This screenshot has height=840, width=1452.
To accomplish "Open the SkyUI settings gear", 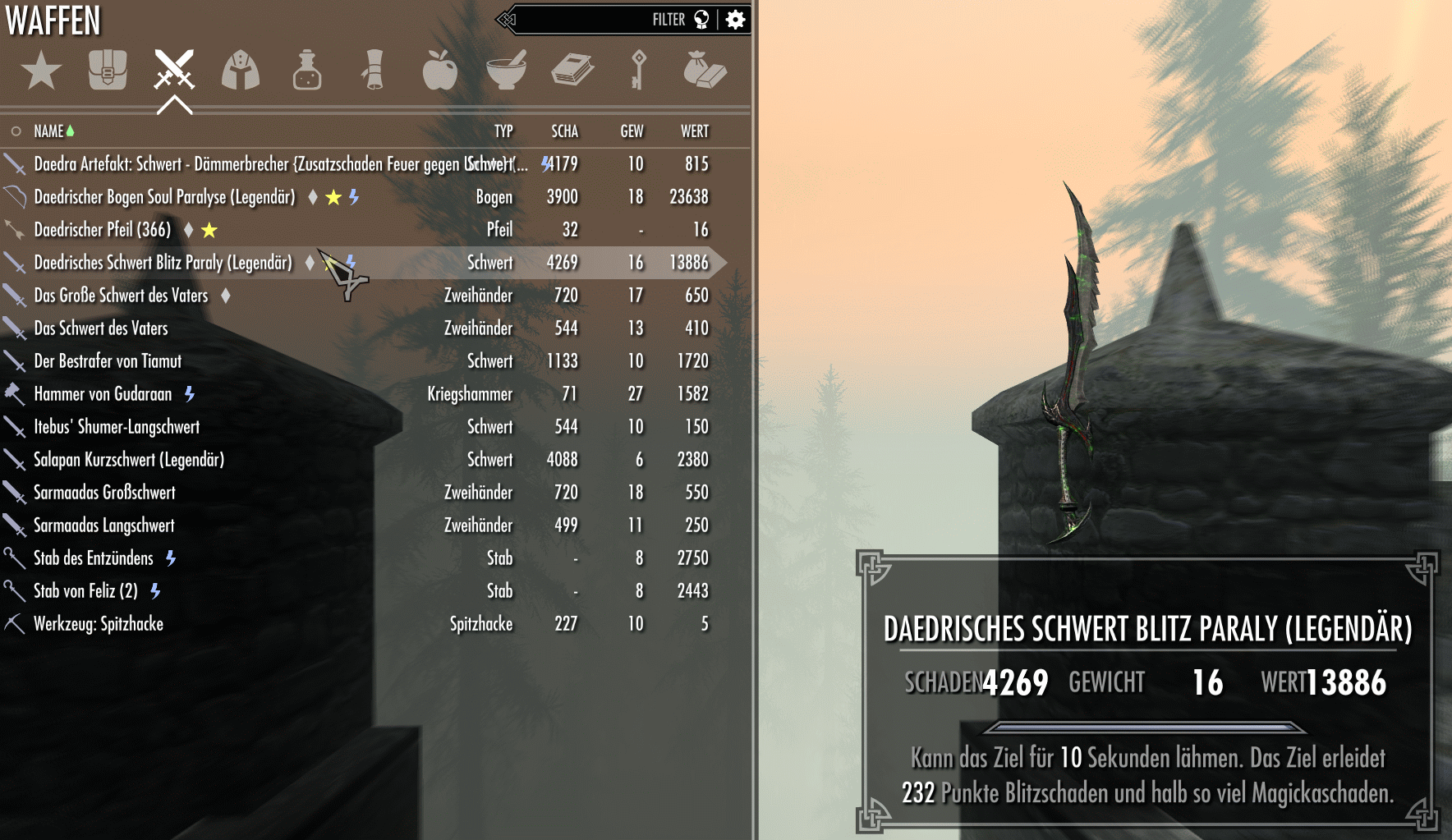I will click(736, 19).
